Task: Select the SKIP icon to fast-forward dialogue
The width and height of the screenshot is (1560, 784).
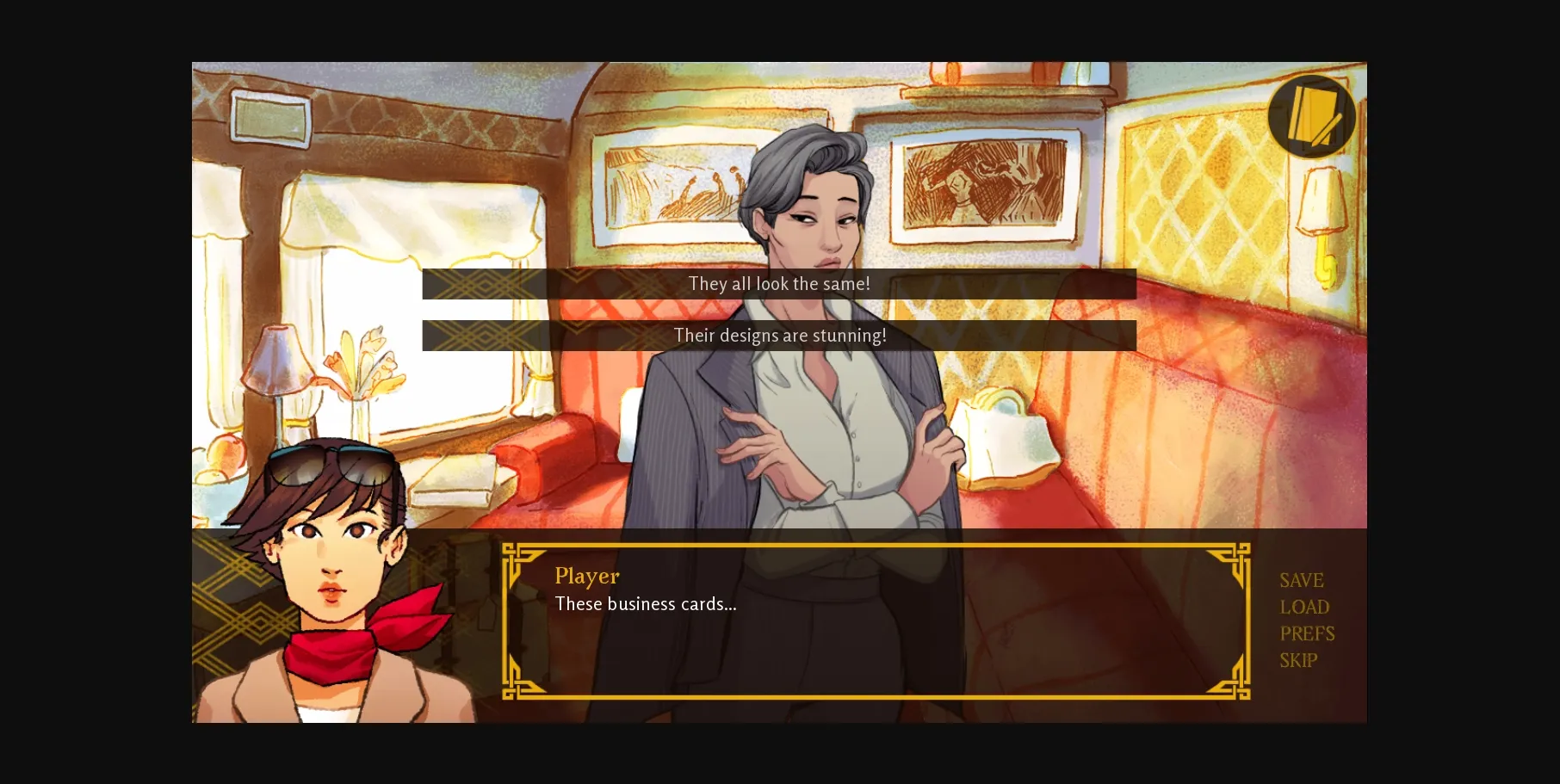Action: pyautogui.click(x=1297, y=660)
